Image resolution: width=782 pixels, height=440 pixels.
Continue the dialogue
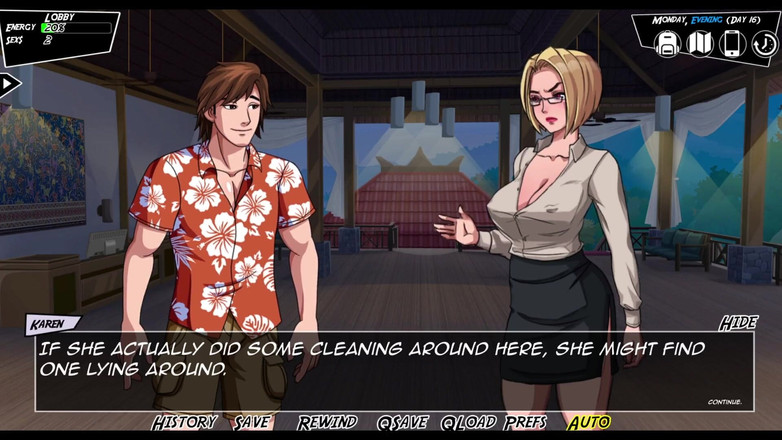pos(725,402)
